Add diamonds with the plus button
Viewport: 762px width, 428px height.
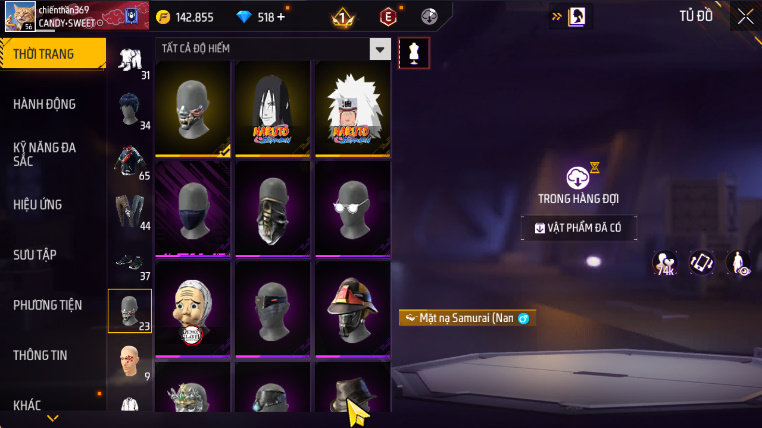[x=280, y=17]
